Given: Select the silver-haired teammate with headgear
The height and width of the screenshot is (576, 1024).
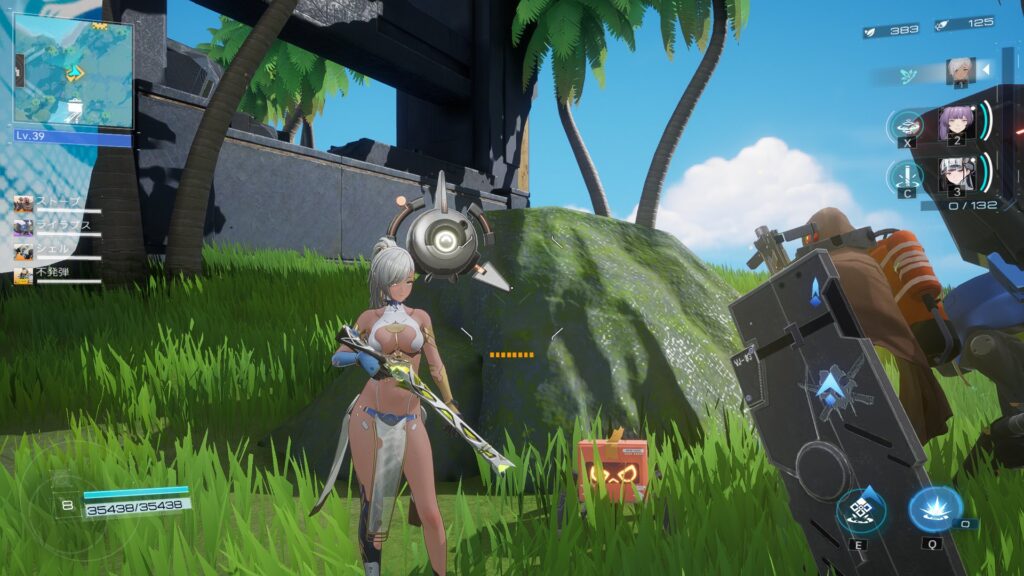Looking at the screenshot, I should [955, 176].
